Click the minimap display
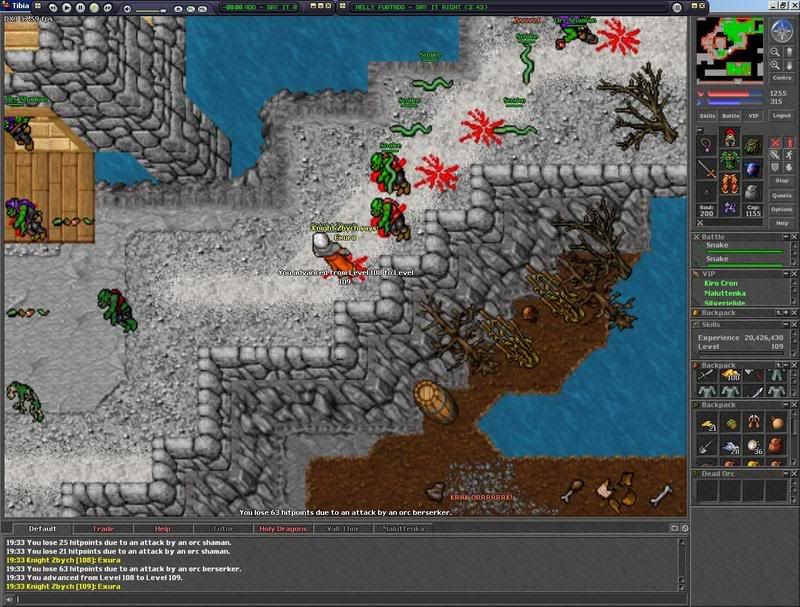 (x=729, y=49)
